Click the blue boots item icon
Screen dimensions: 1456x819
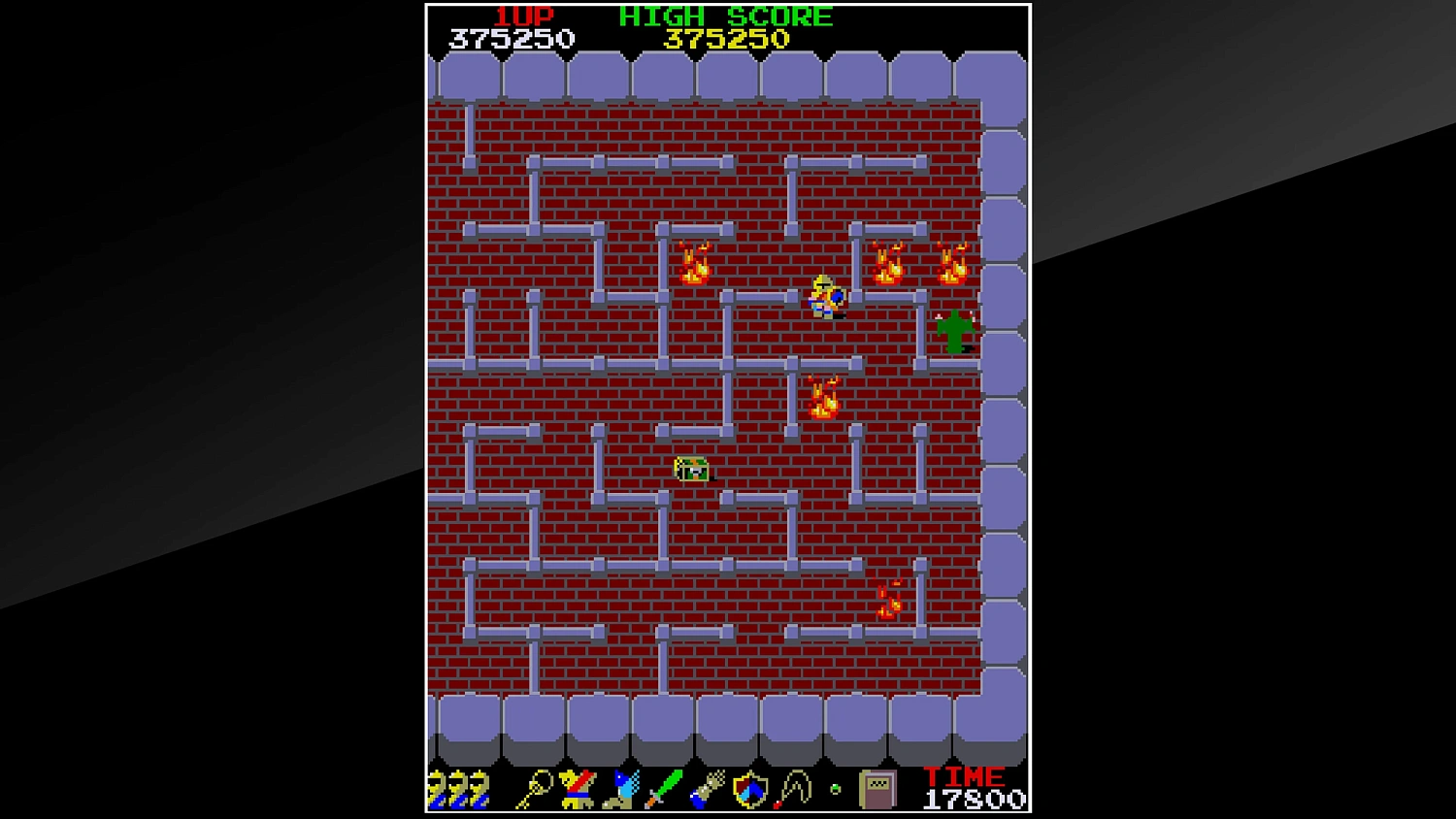(x=621, y=790)
